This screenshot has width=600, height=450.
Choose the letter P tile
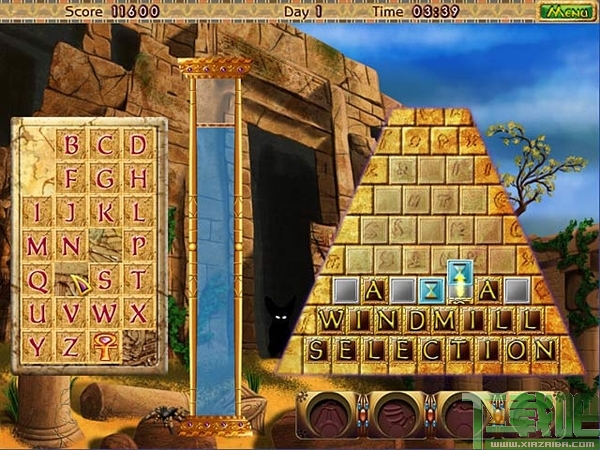(138, 246)
